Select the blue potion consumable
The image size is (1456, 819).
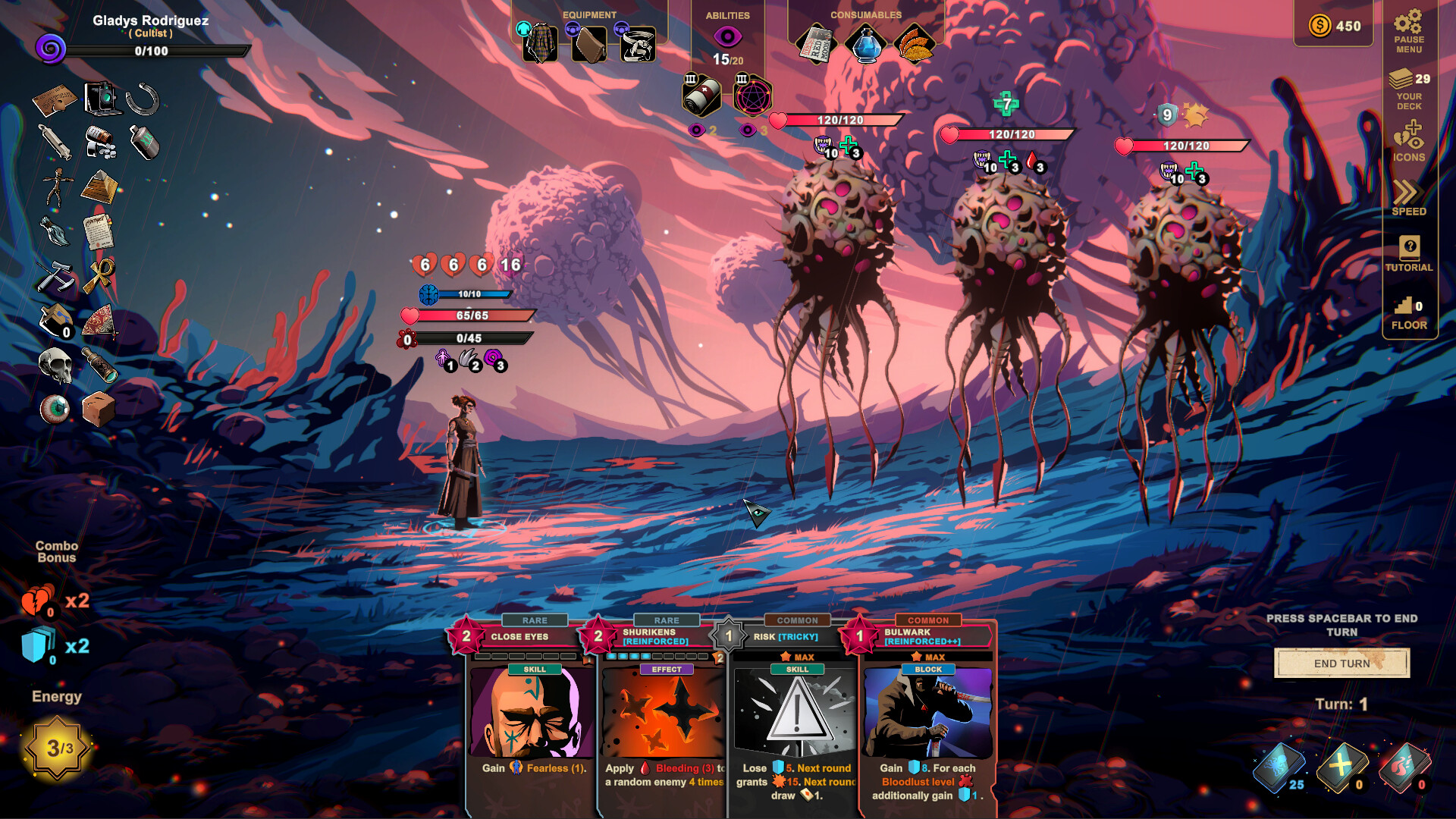pos(867,43)
